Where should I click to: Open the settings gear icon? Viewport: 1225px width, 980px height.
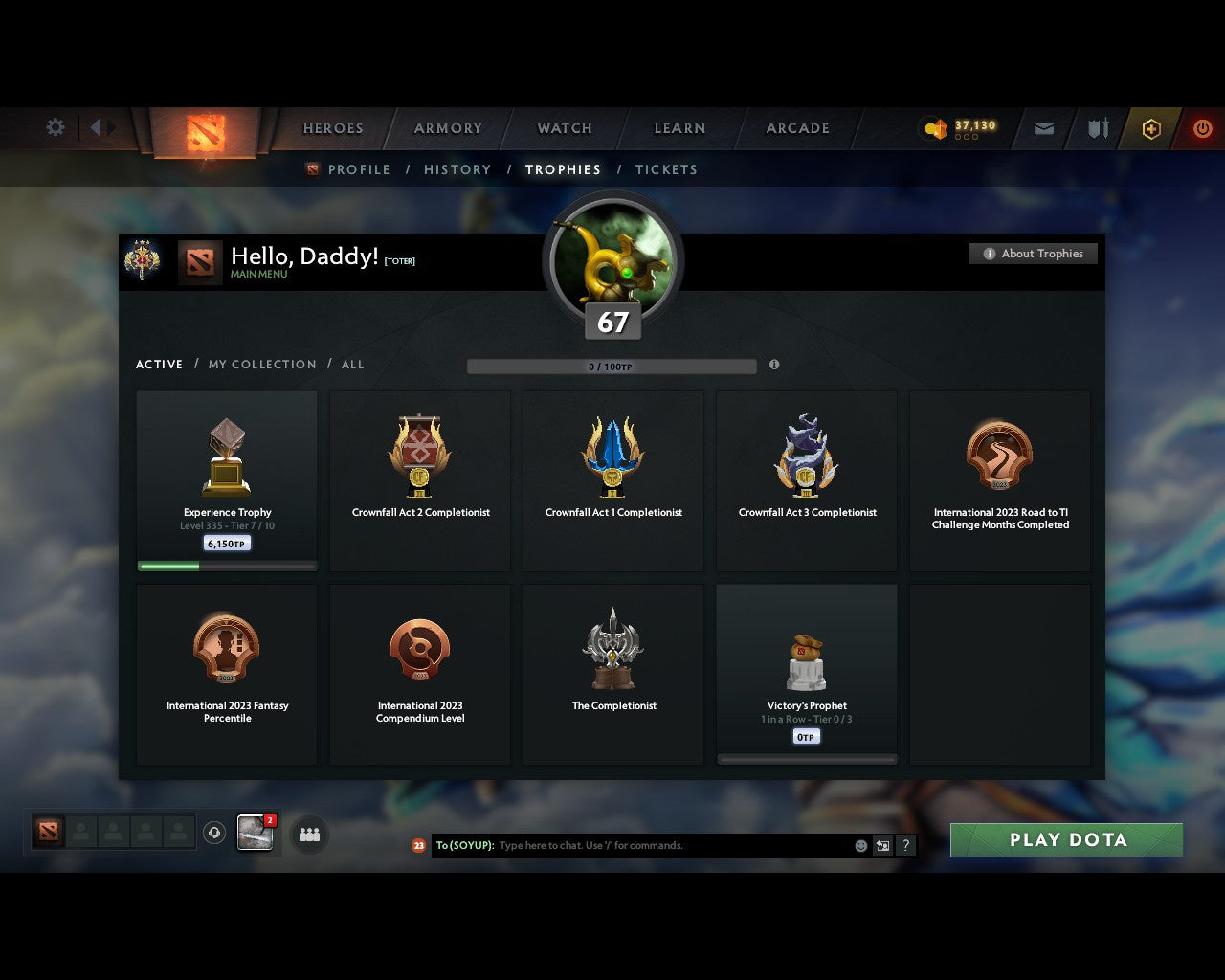55,126
